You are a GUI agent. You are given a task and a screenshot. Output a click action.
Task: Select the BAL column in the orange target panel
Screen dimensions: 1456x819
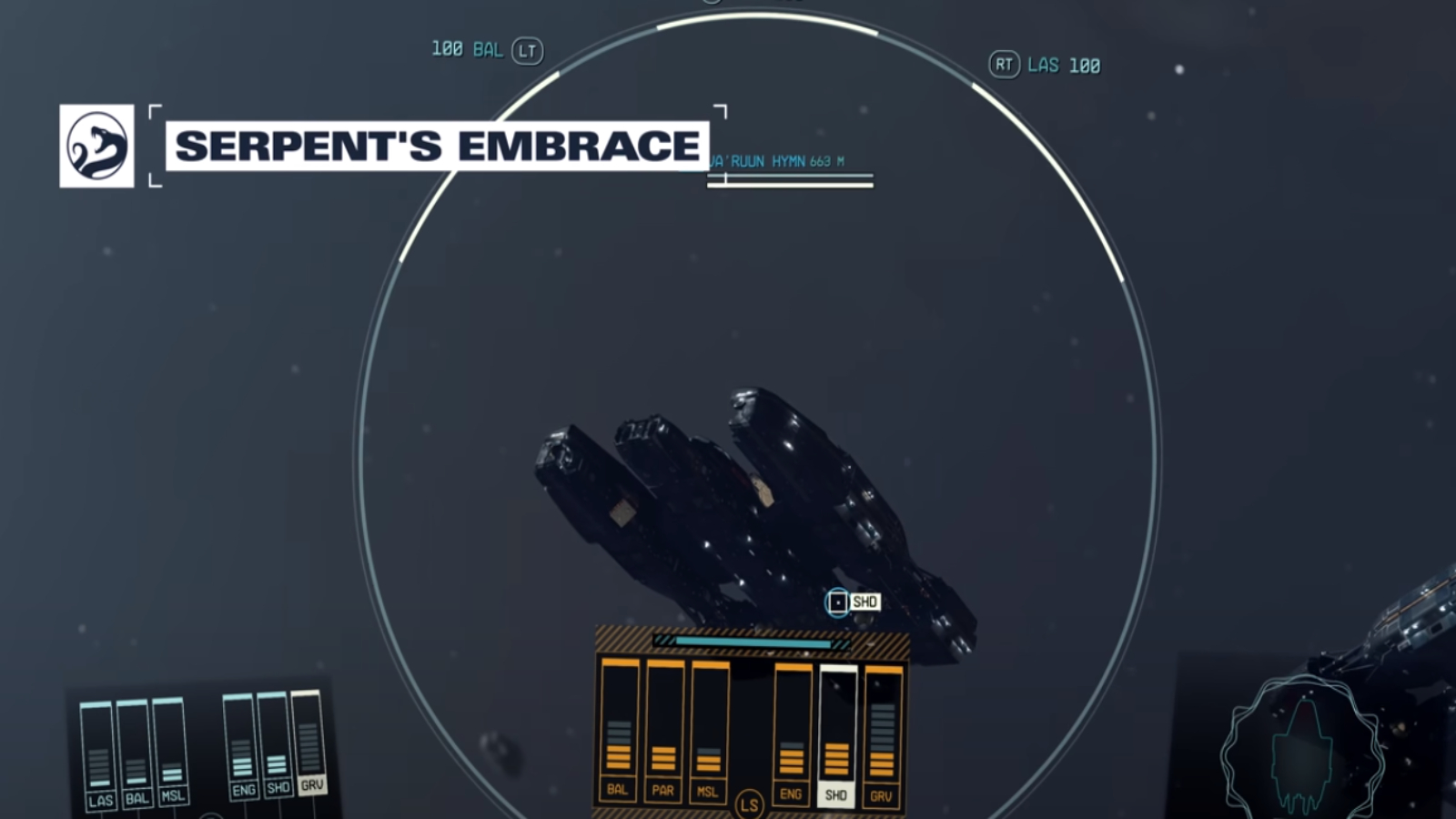pyautogui.click(x=618, y=728)
